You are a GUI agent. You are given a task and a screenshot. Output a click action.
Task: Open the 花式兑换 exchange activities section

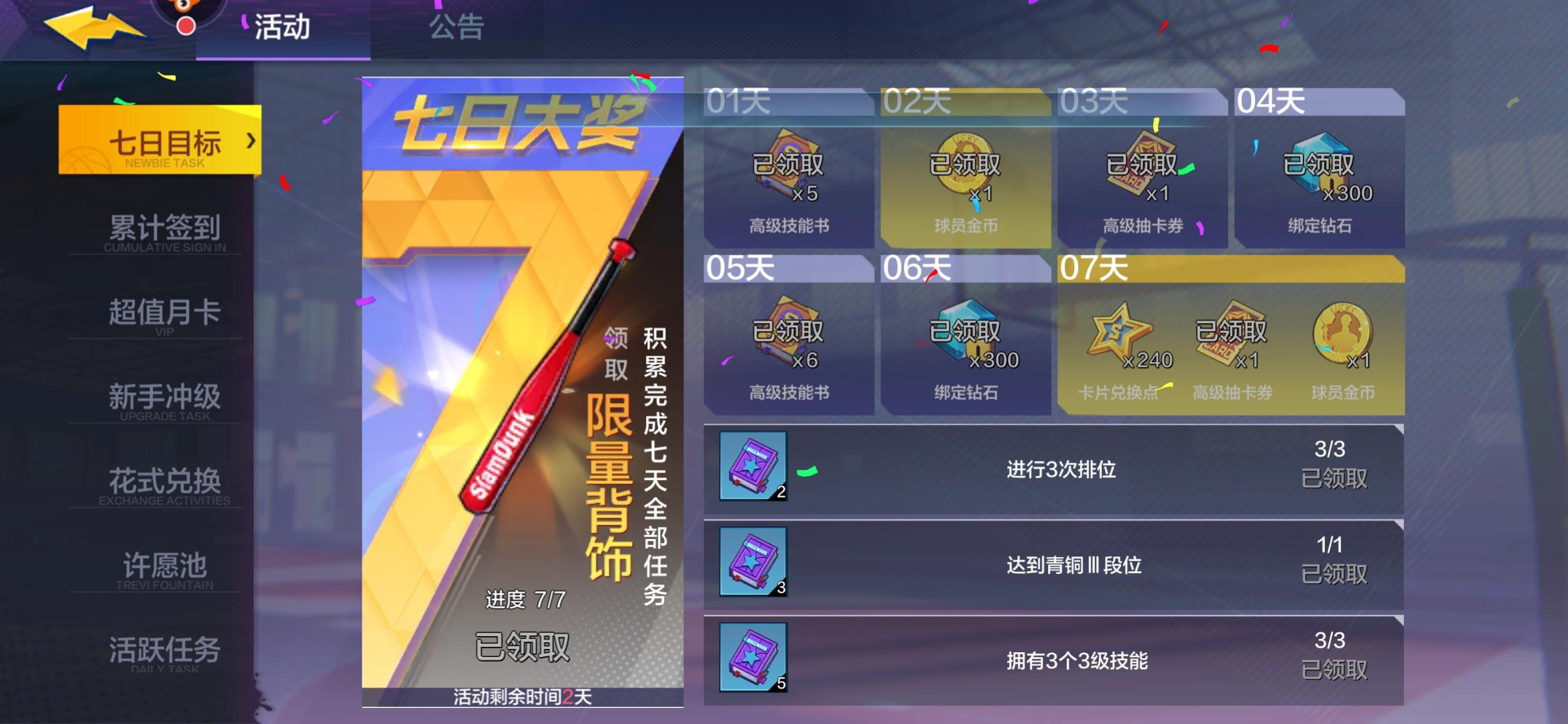[166, 481]
